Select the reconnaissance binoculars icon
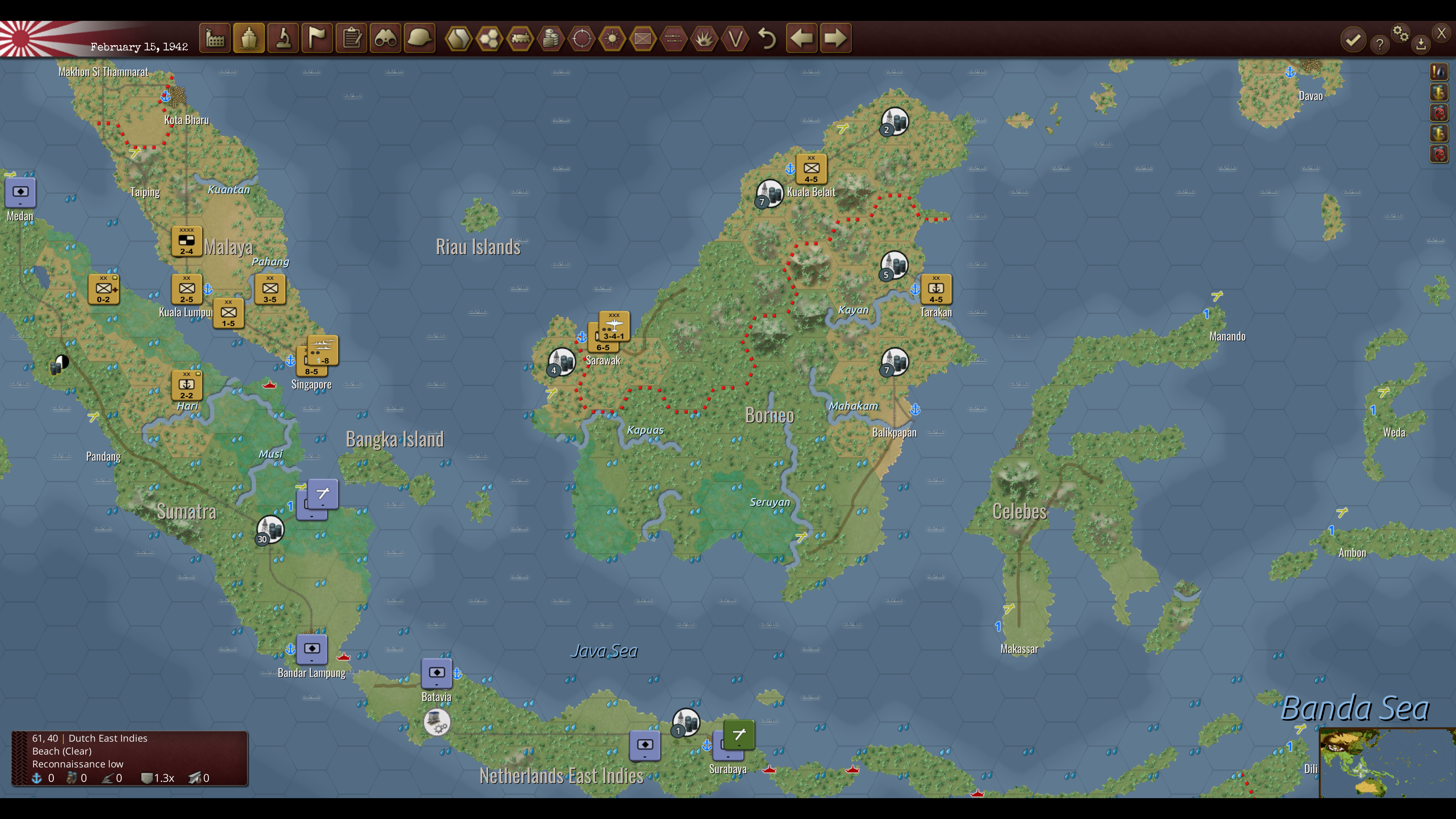This screenshot has width=1456, height=819. [385, 38]
